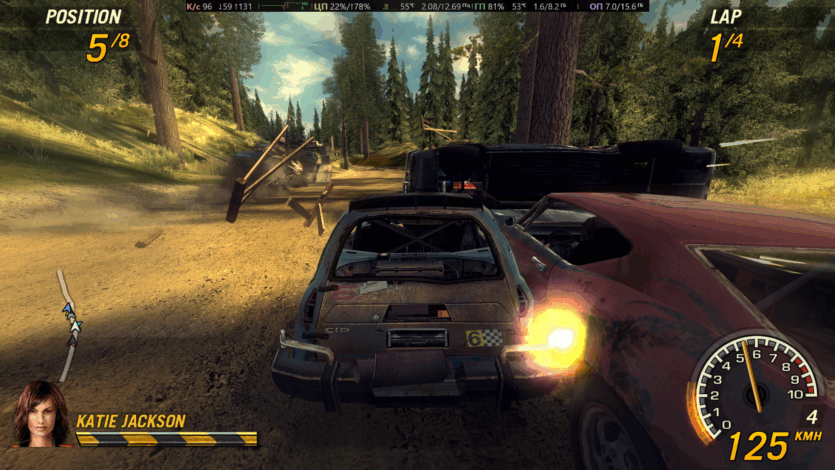Click the performance monitor overlay bar
835x470 pixels.
coord(417,6)
